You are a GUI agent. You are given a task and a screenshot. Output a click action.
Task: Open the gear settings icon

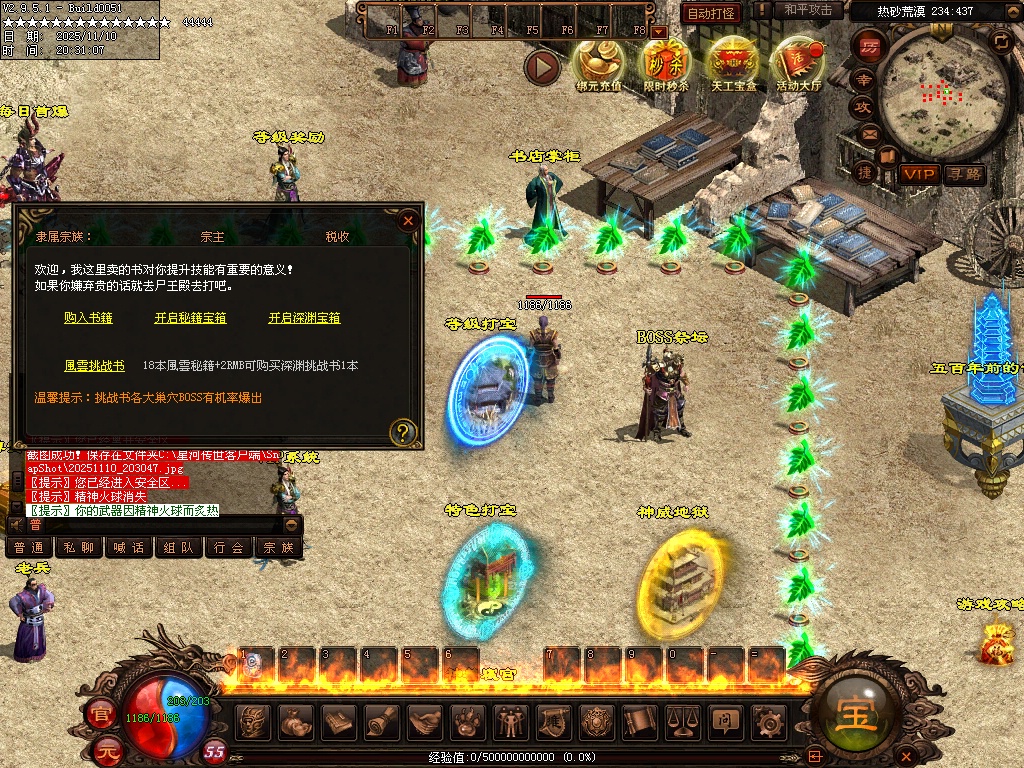click(x=768, y=719)
